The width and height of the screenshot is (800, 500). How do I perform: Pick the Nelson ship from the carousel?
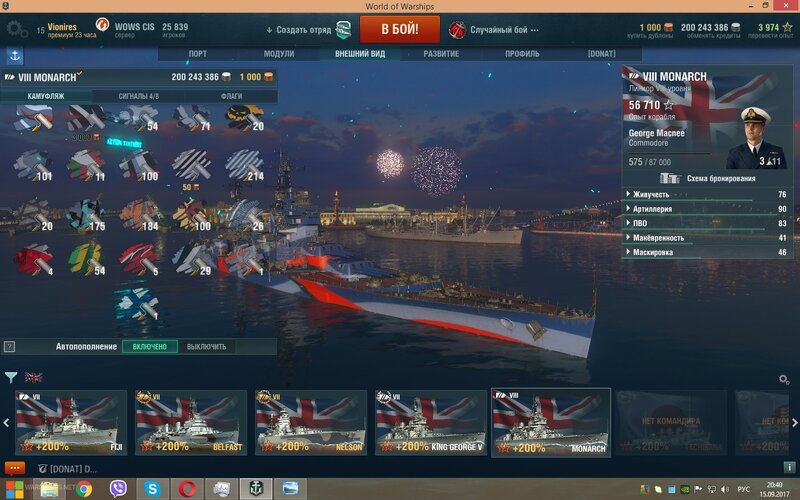point(311,423)
